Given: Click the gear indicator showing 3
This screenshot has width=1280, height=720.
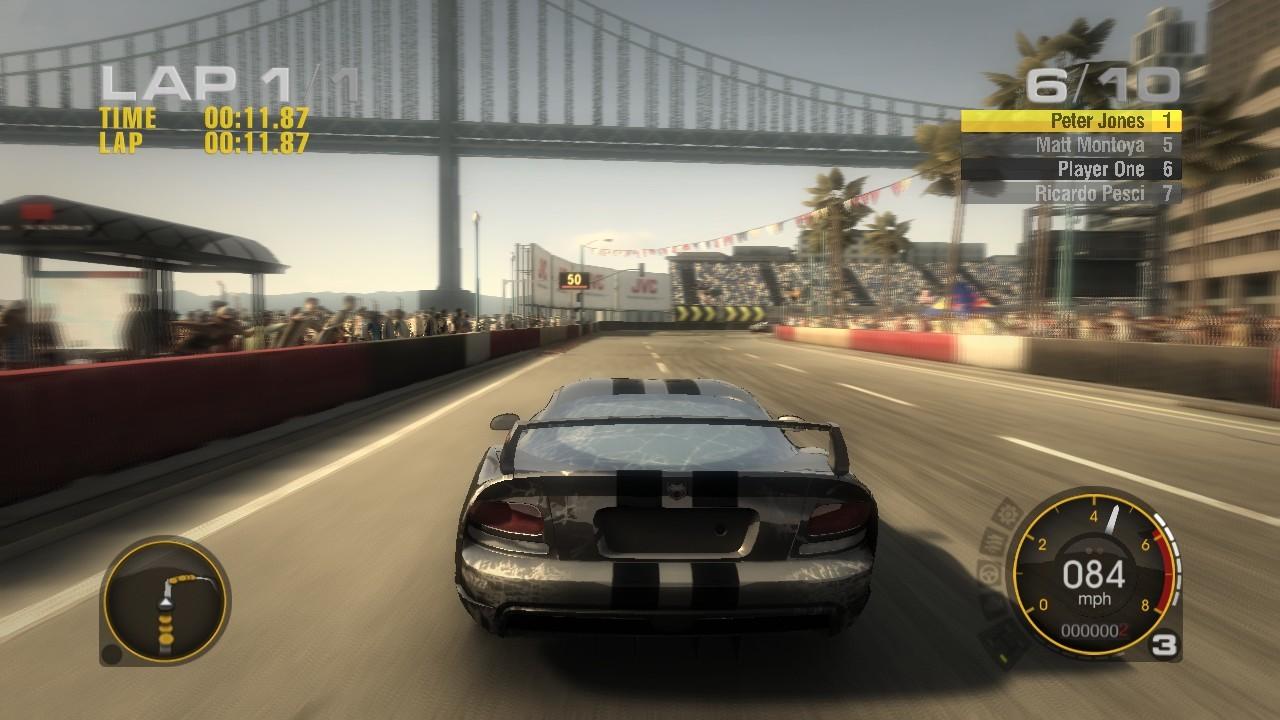Looking at the screenshot, I should pyautogui.click(x=1164, y=644).
